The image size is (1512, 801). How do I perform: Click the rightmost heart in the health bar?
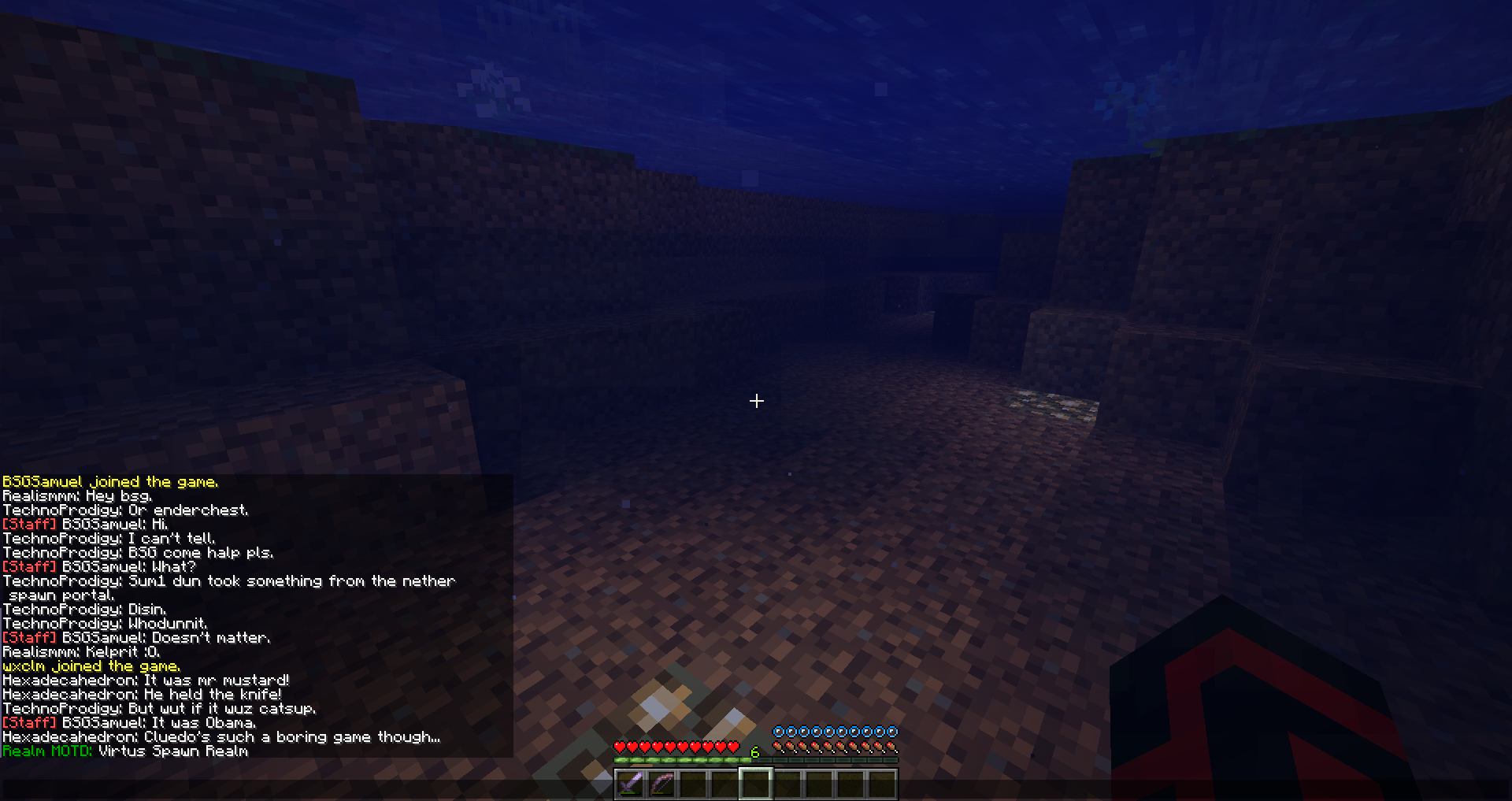tap(732, 747)
